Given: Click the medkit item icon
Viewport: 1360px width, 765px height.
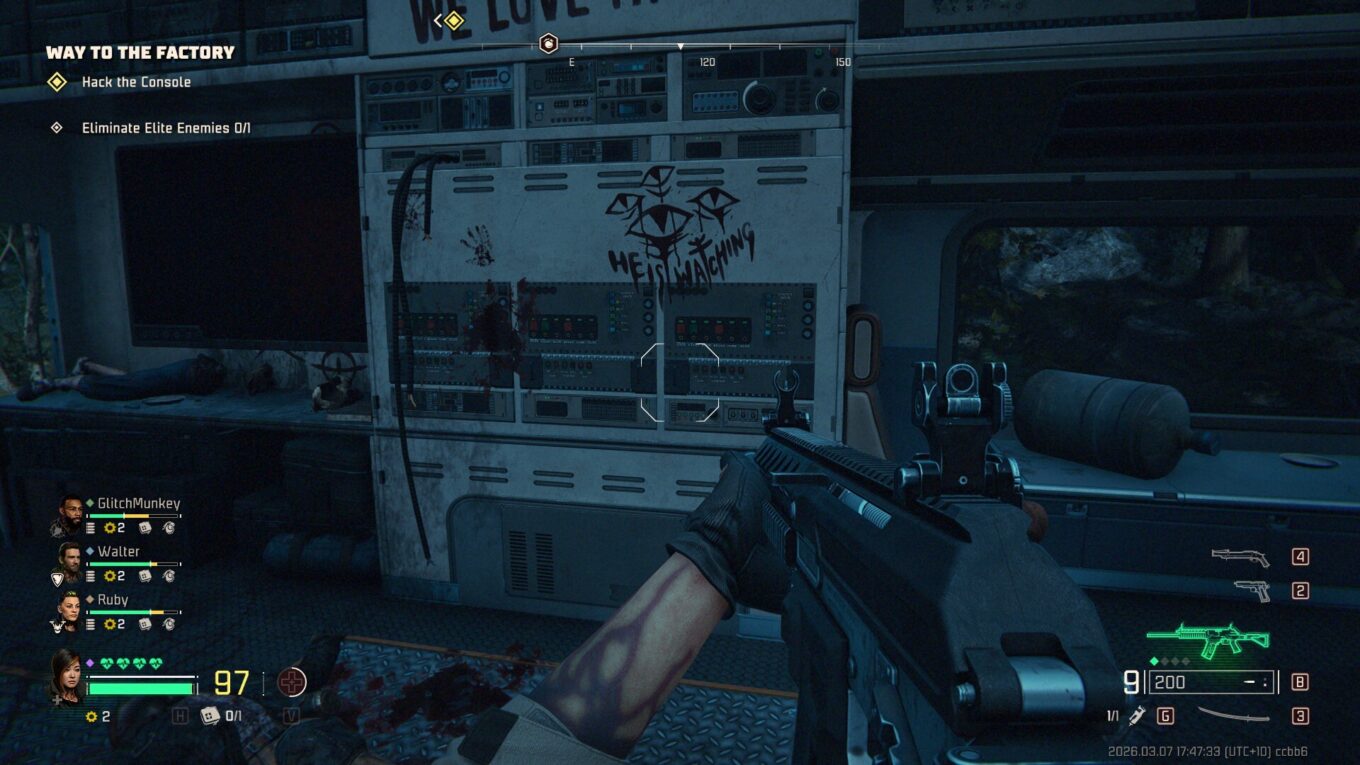Looking at the screenshot, I should [x=210, y=715].
